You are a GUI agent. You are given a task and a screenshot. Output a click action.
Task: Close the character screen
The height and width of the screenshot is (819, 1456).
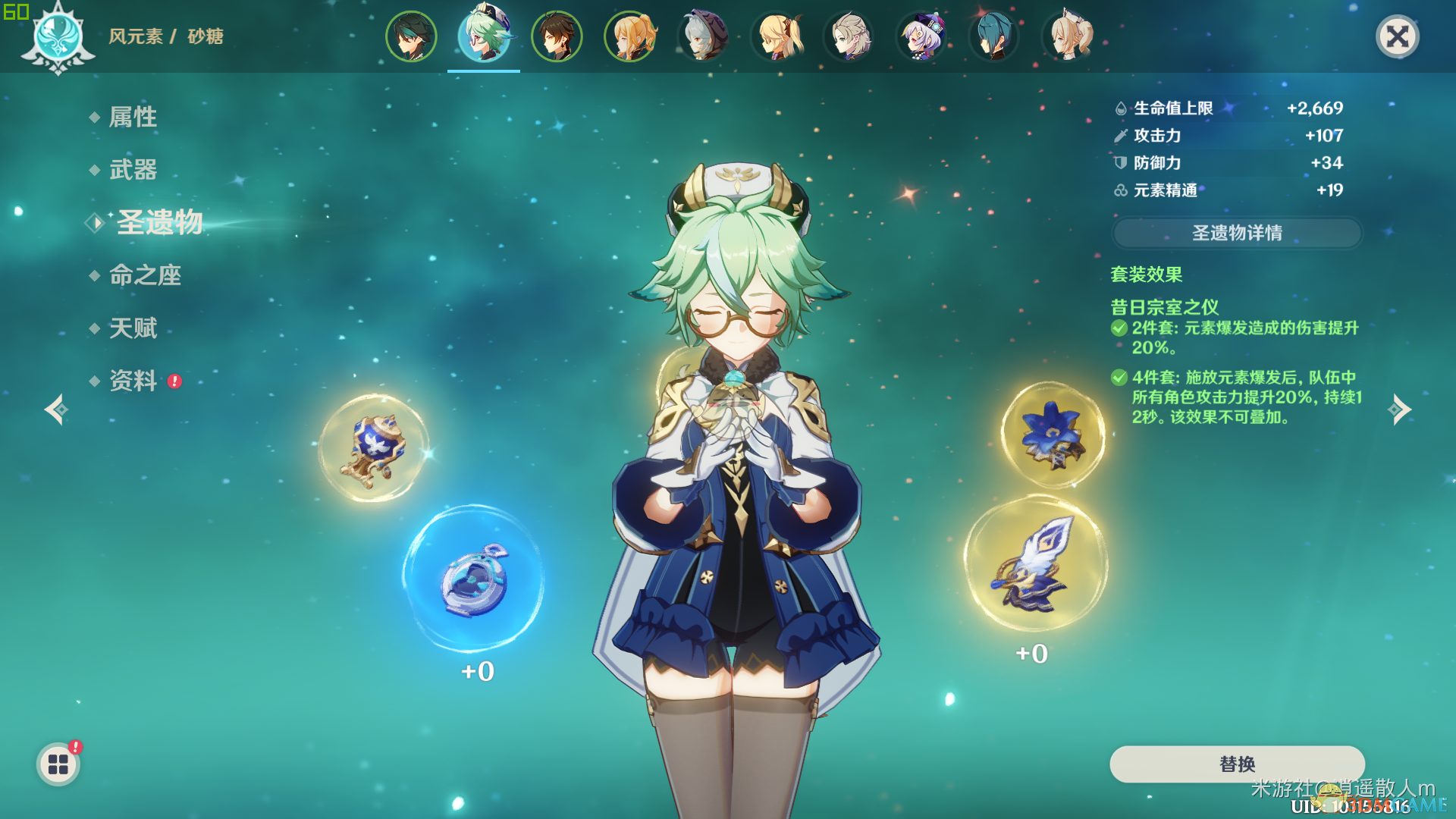tap(1397, 36)
